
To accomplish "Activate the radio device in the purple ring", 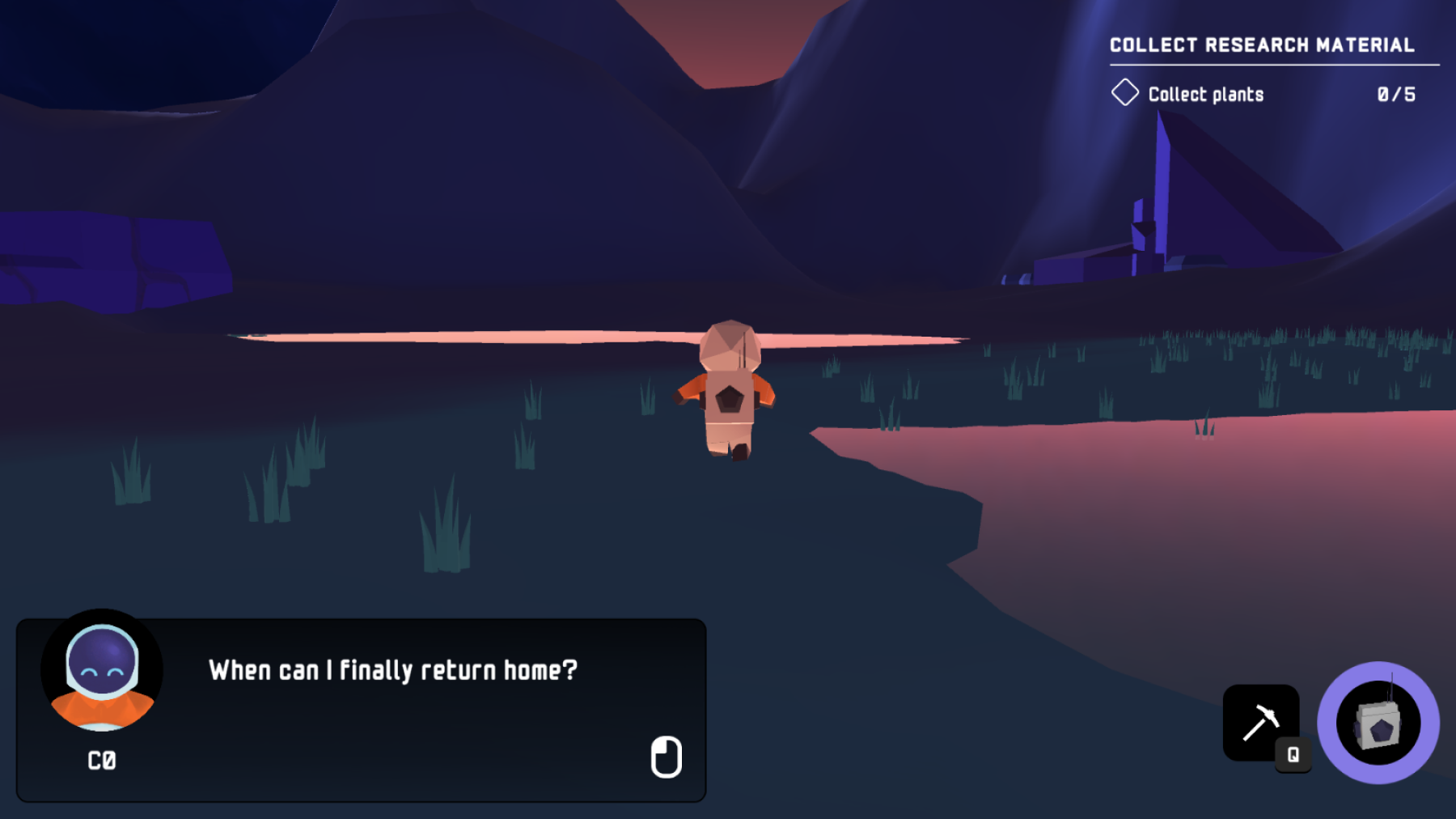I will pos(1378,723).
